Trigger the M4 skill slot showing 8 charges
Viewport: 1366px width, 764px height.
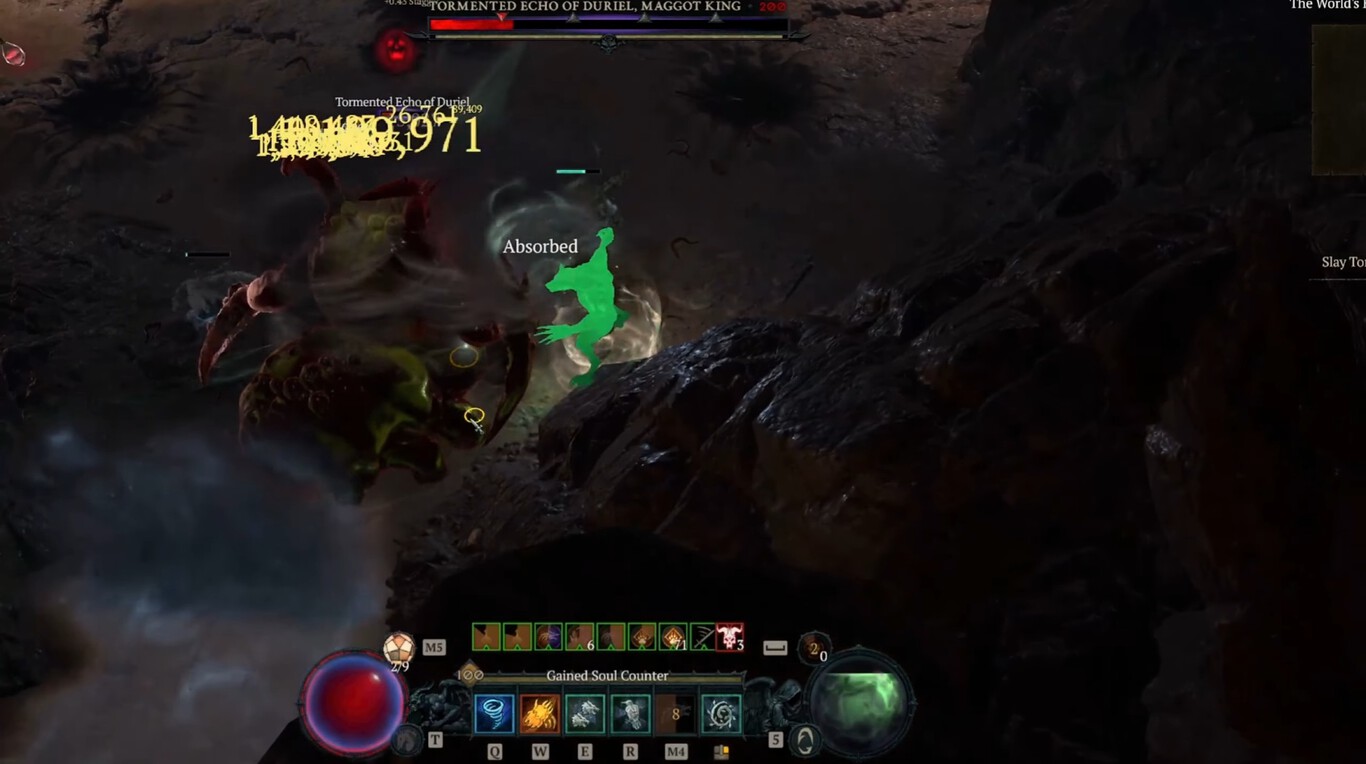[677, 713]
